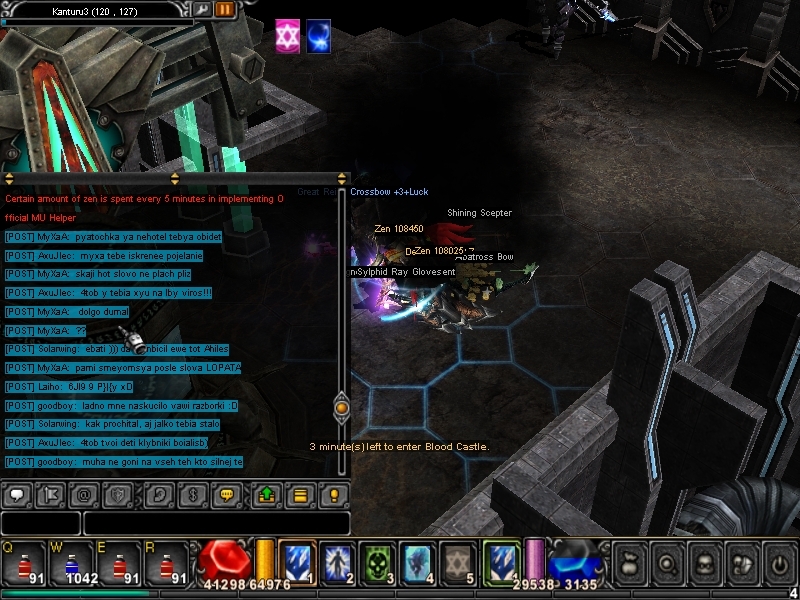Image resolution: width=800 pixels, height=600 pixels.
Task: Click the power system menu button
Action: click(779, 562)
